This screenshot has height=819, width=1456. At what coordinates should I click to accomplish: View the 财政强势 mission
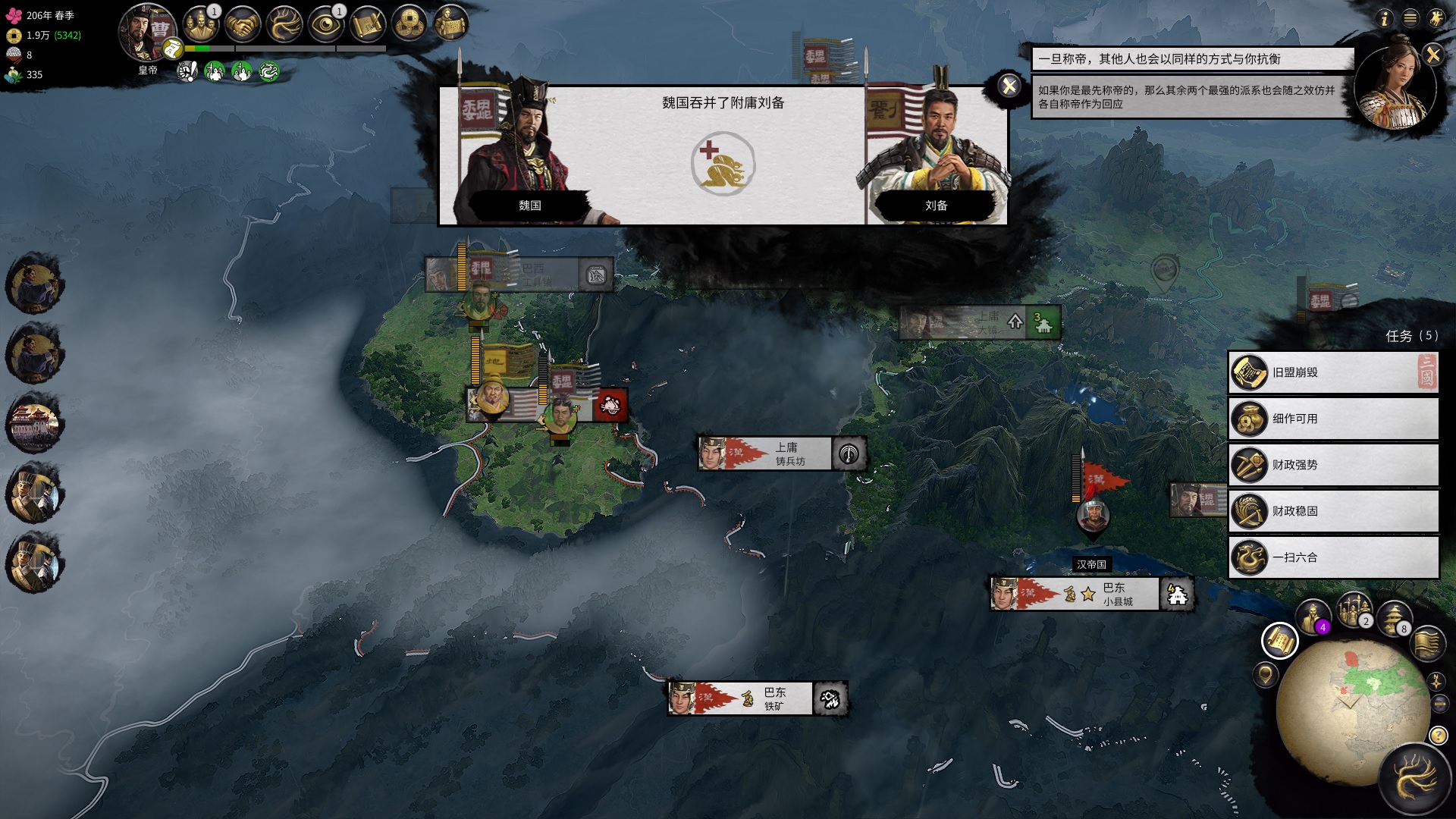pyautogui.click(x=1332, y=465)
